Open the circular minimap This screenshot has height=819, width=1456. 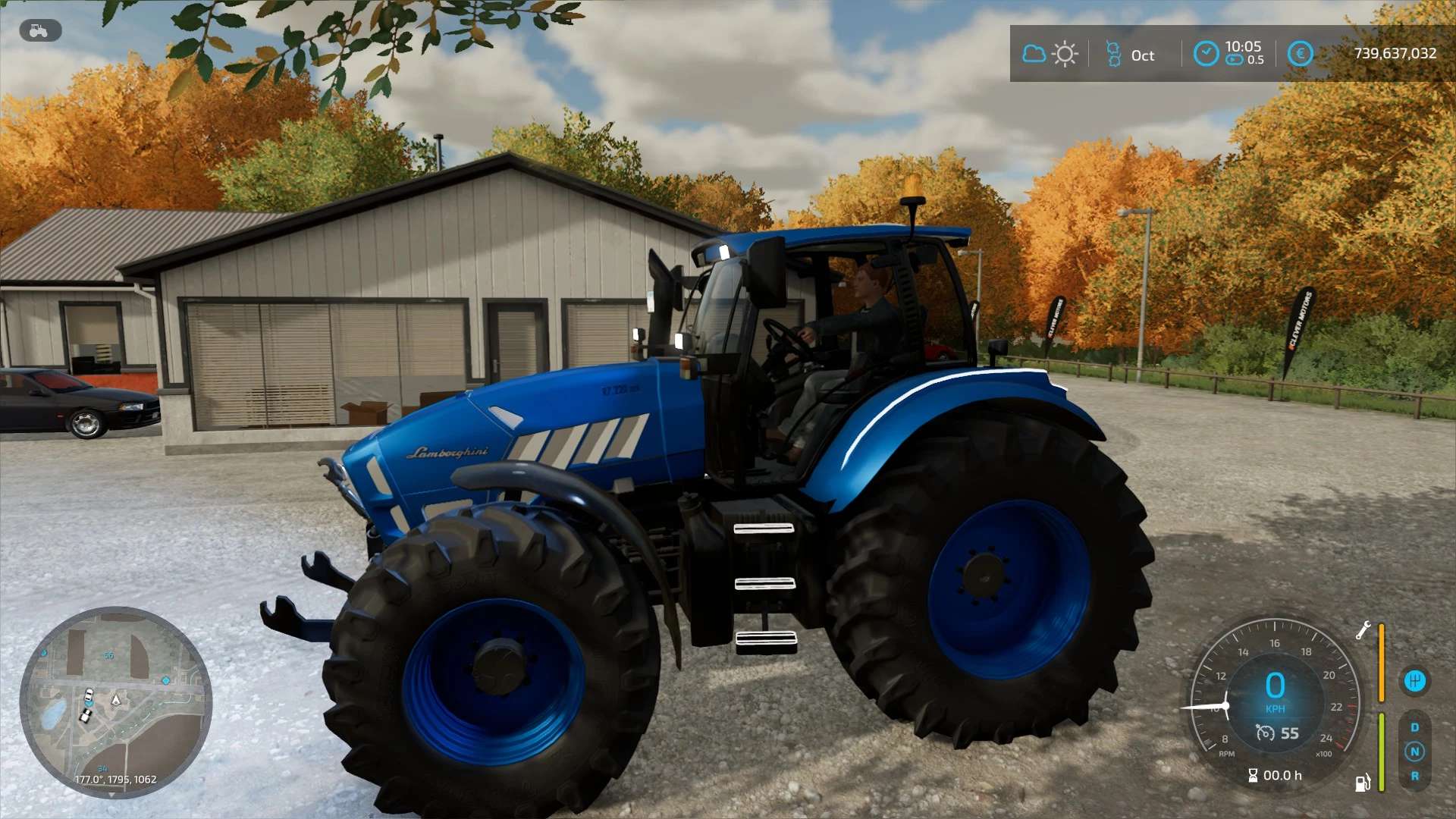[115, 701]
